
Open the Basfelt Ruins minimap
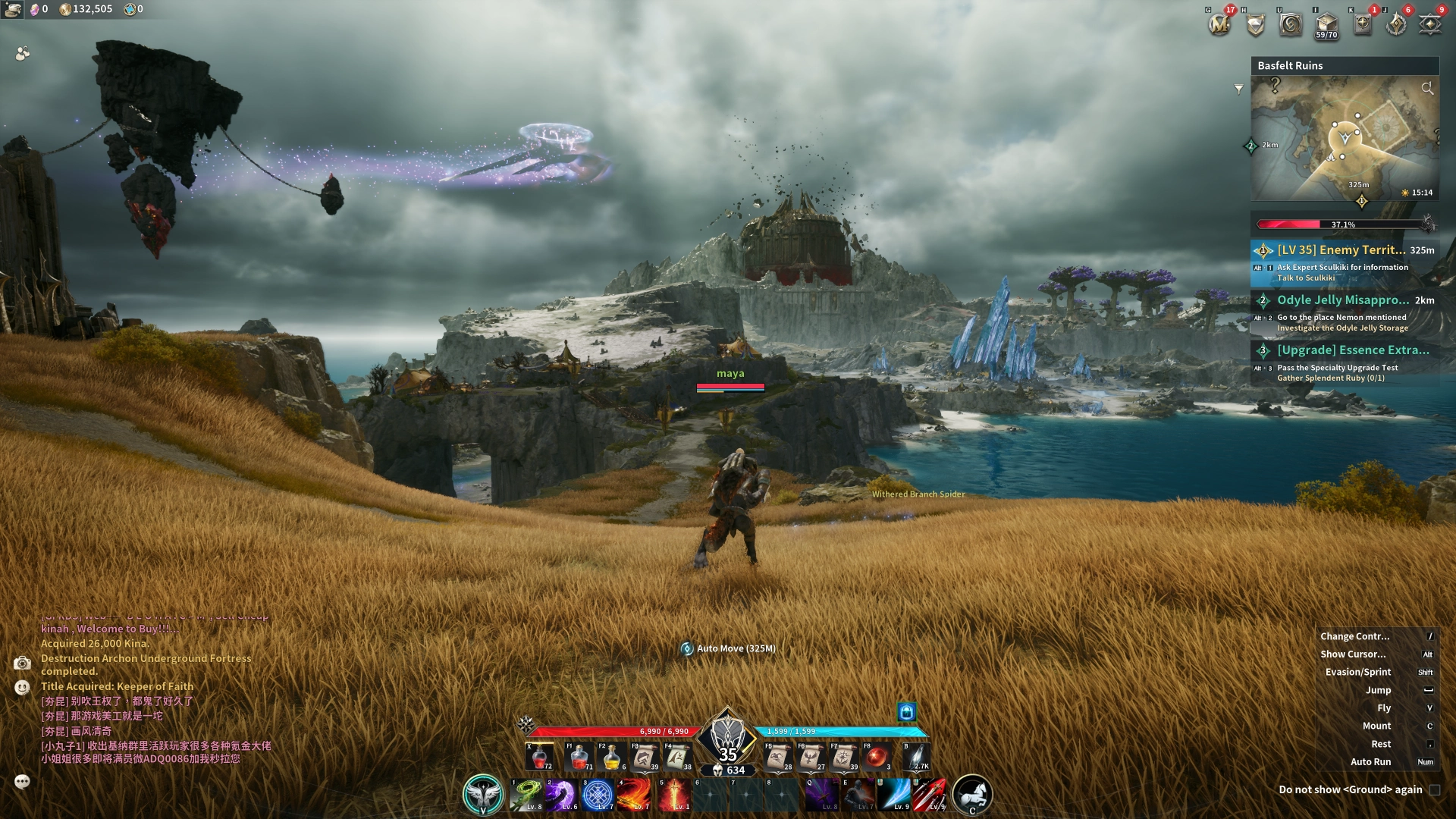click(1345, 138)
